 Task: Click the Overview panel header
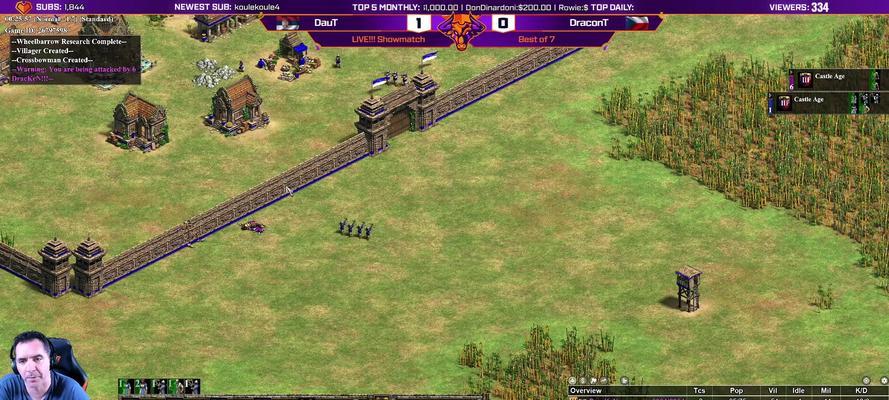[x=587, y=391]
